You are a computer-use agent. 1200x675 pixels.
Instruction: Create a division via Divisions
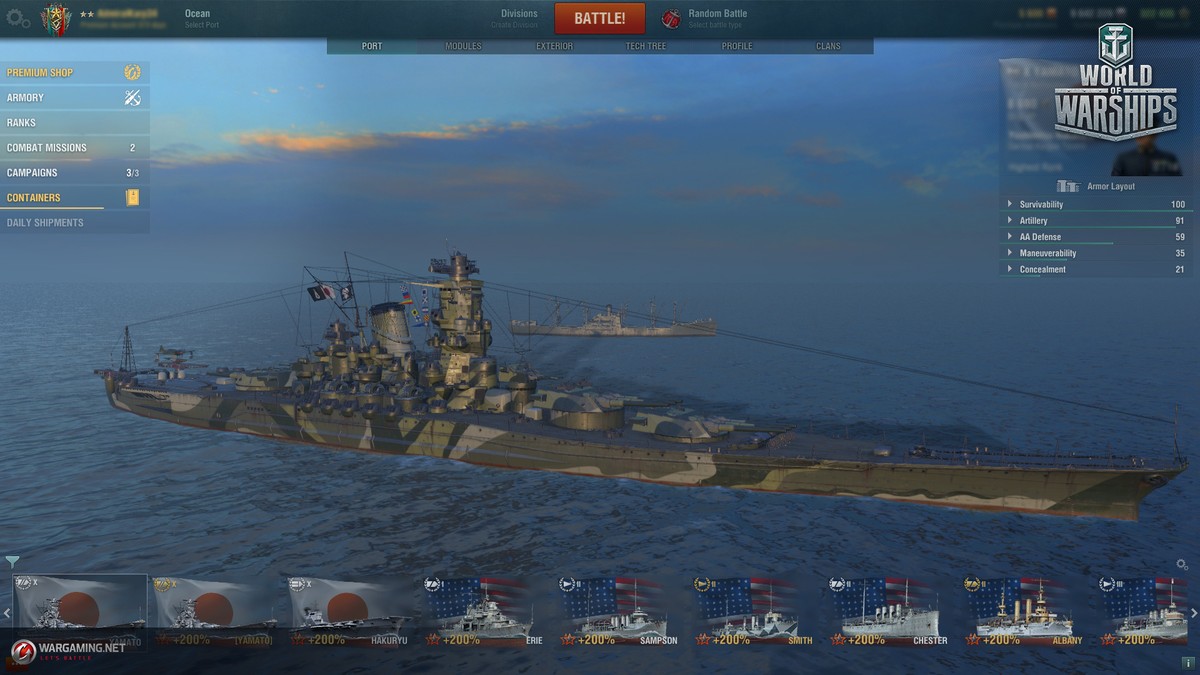(x=518, y=18)
